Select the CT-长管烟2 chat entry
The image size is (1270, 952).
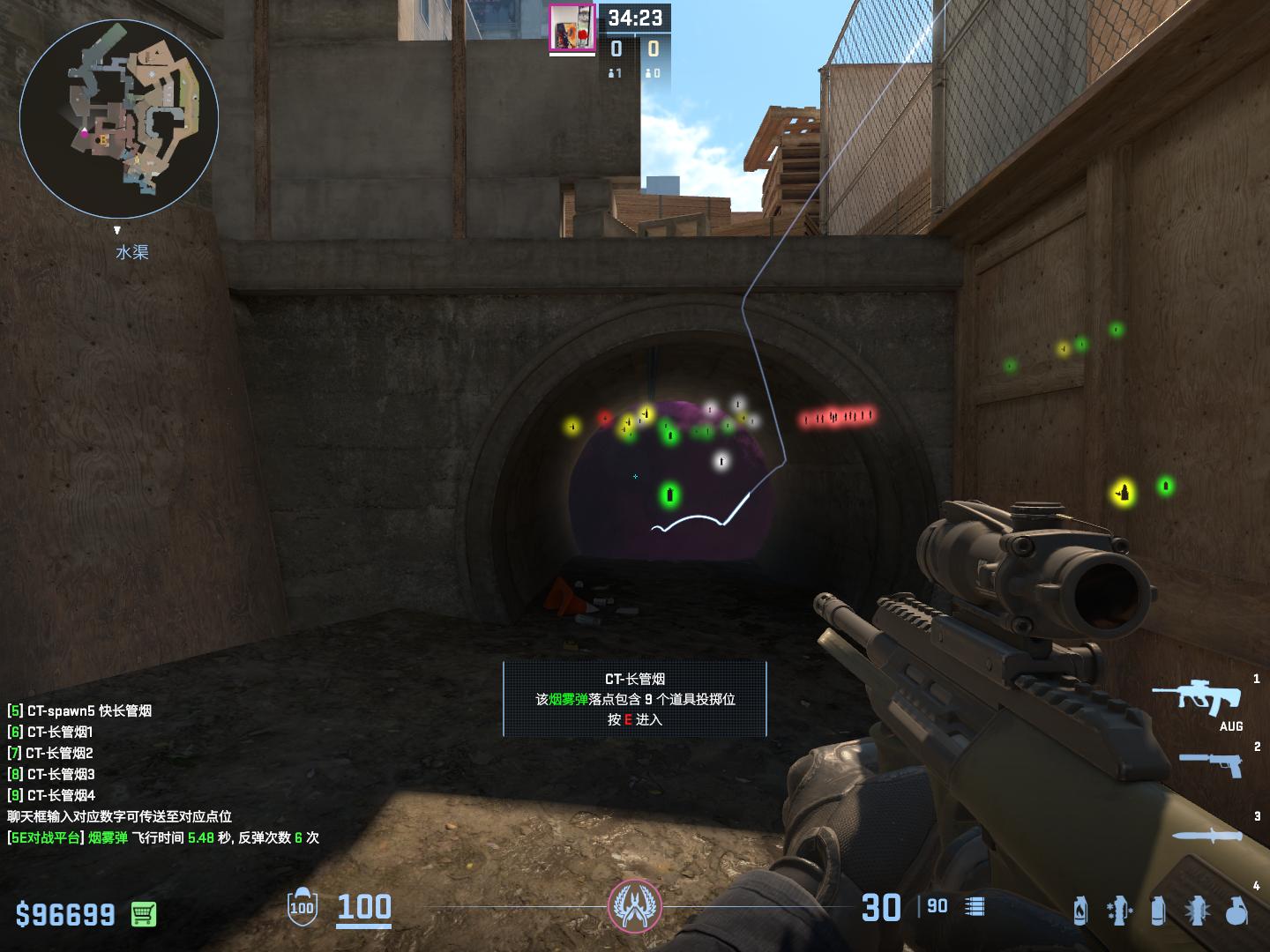click(x=50, y=753)
